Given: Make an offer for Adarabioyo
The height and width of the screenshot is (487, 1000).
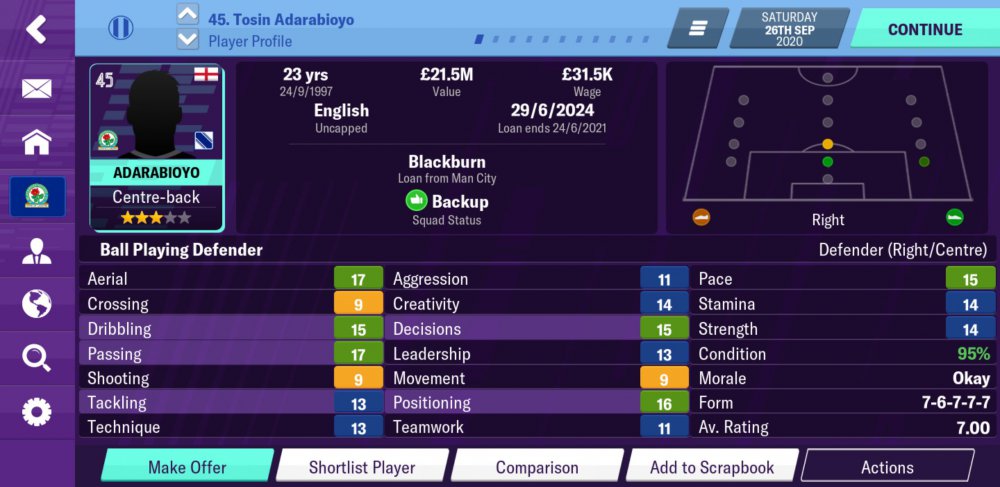Looking at the screenshot, I should [x=187, y=467].
